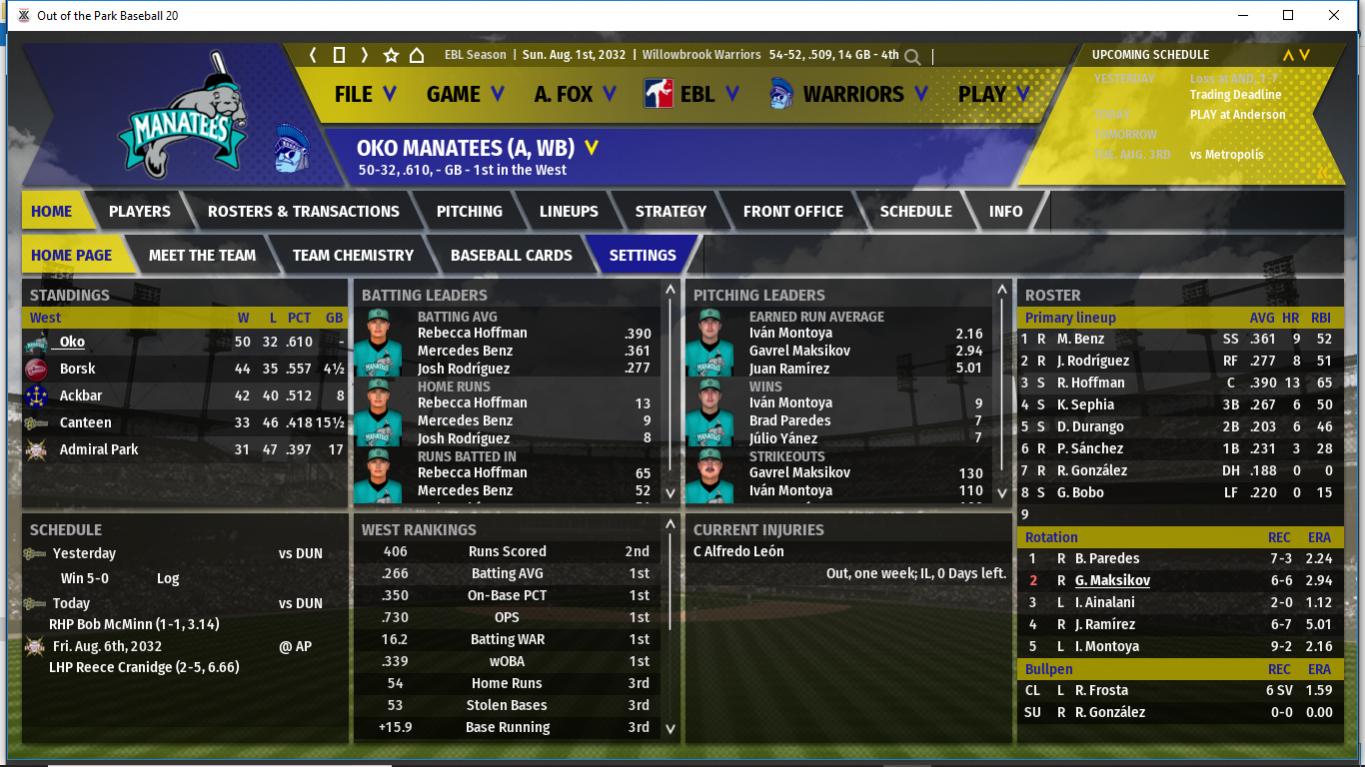Open the WARRIORS team menu
The height and width of the screenshot is (767, 1365).
(849, 94)
